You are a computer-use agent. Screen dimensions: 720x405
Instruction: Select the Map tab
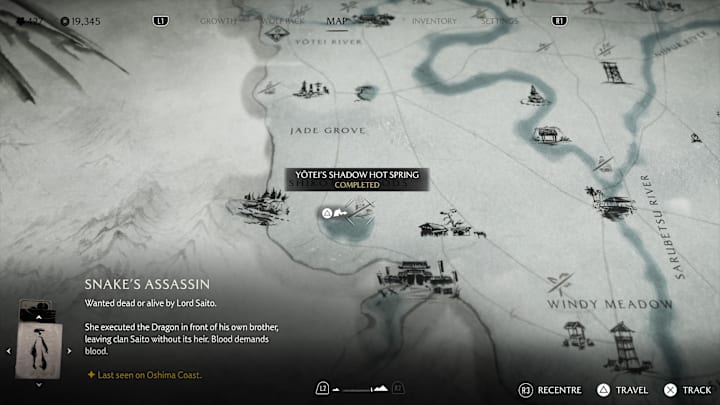(337, 19)
